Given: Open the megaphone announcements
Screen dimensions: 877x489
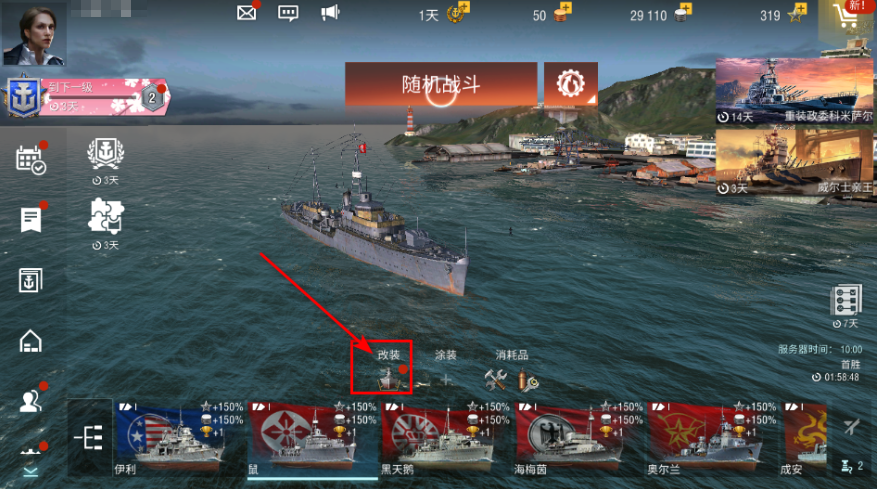Looking at the screenshot, I should pos(330,13).
